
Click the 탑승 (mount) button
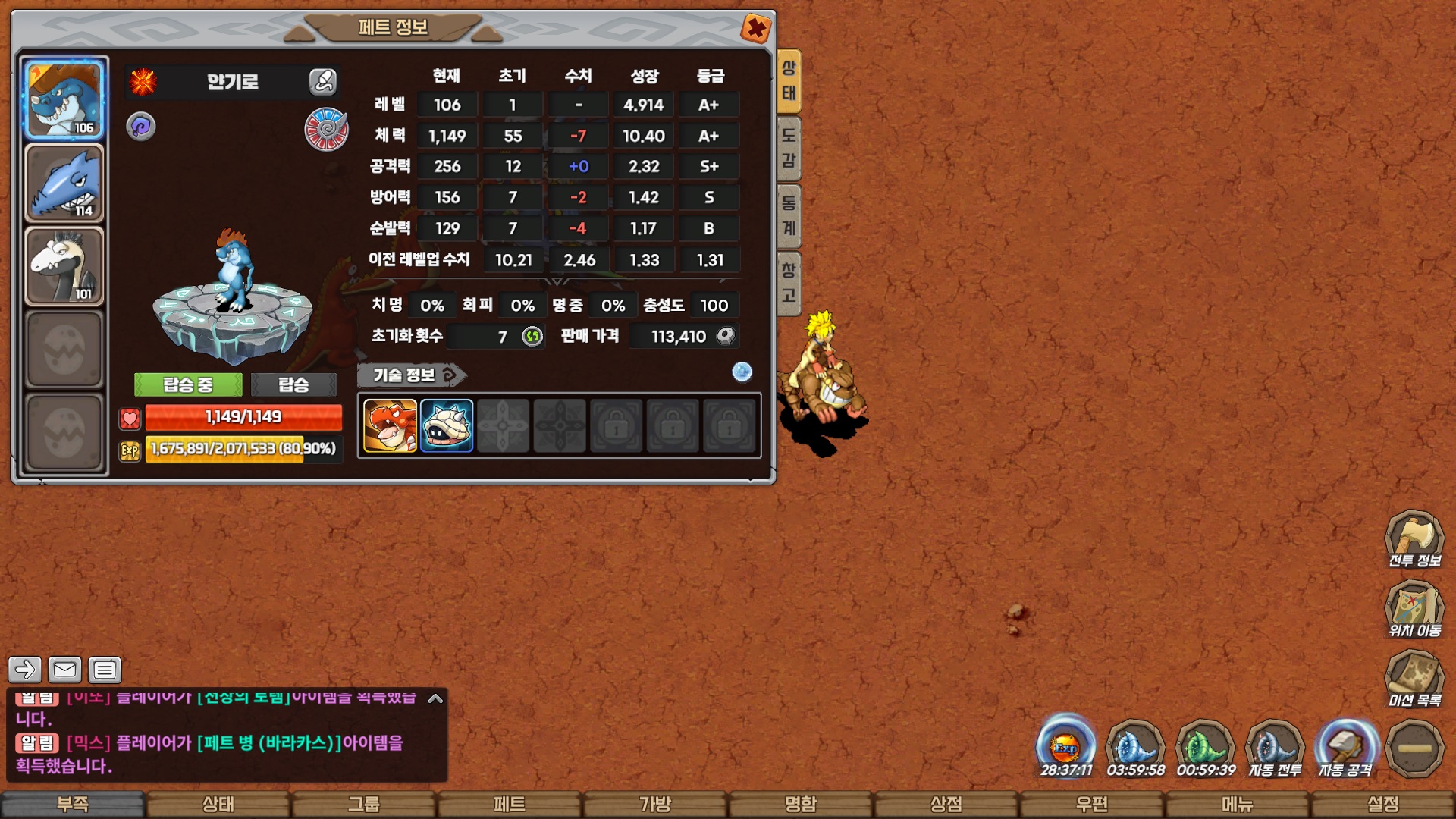click(x=293, y=384)
